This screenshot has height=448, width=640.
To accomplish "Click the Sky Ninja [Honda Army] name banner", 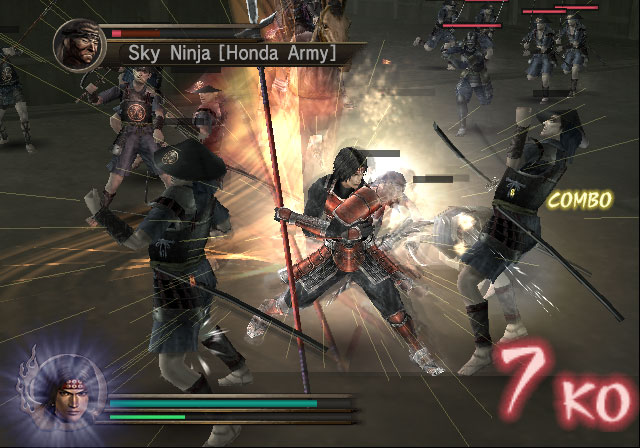I will pos(231,52).
